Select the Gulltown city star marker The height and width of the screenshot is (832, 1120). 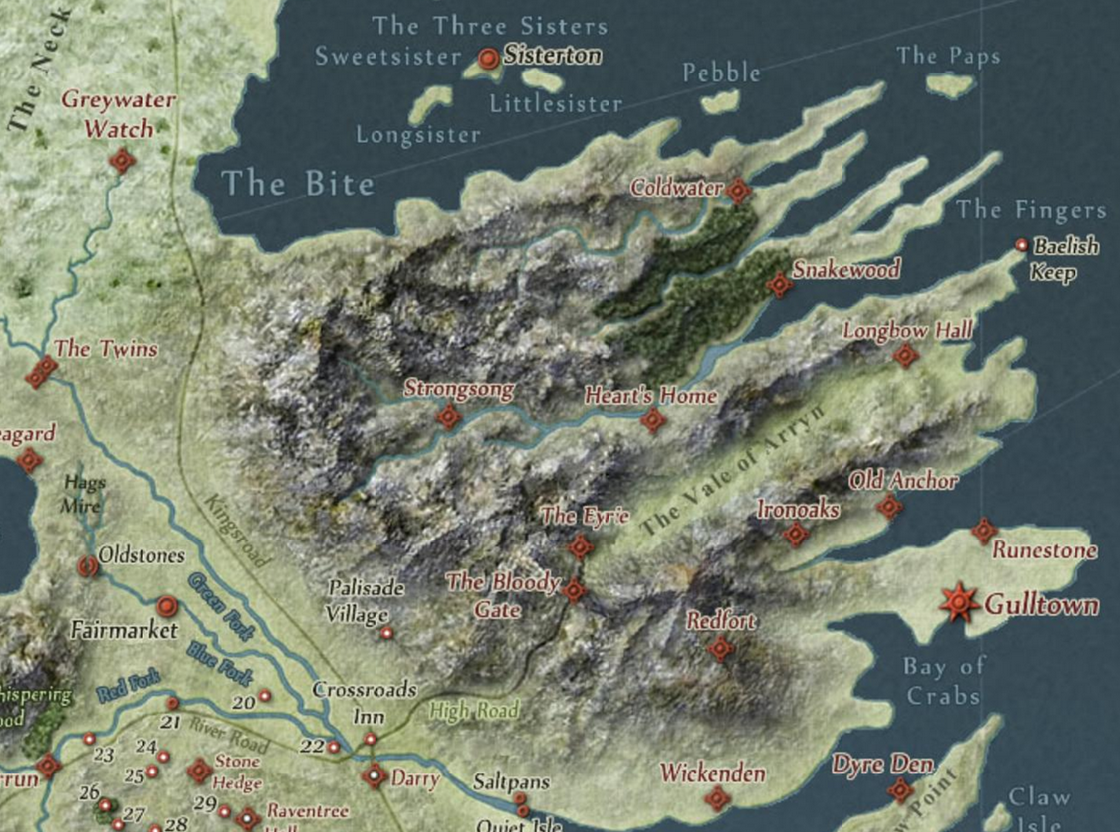pyautogui.click(x=961, y=602)
